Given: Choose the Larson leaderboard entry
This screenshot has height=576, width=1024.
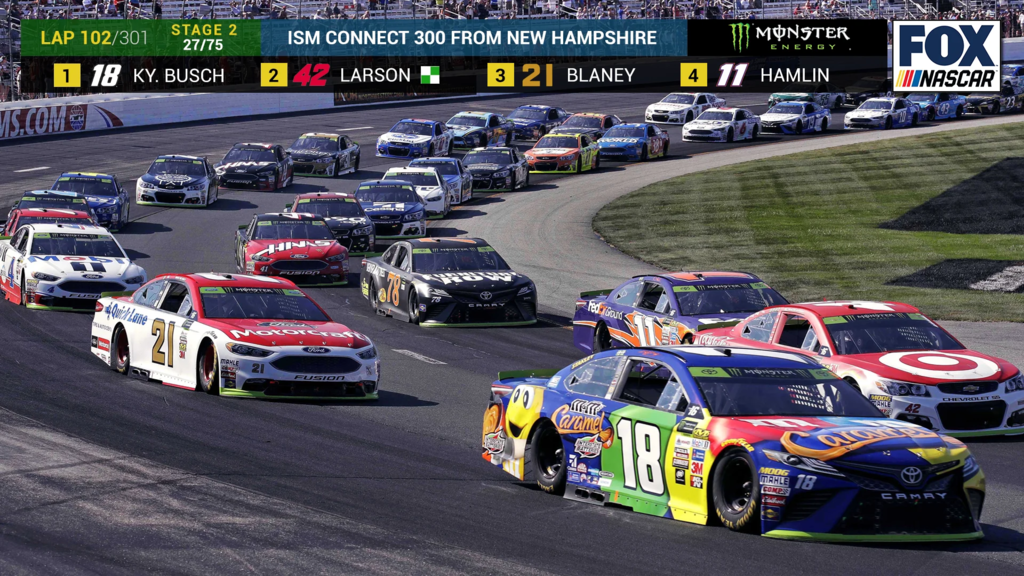Looking at the screenshot, I should (350, 75).
